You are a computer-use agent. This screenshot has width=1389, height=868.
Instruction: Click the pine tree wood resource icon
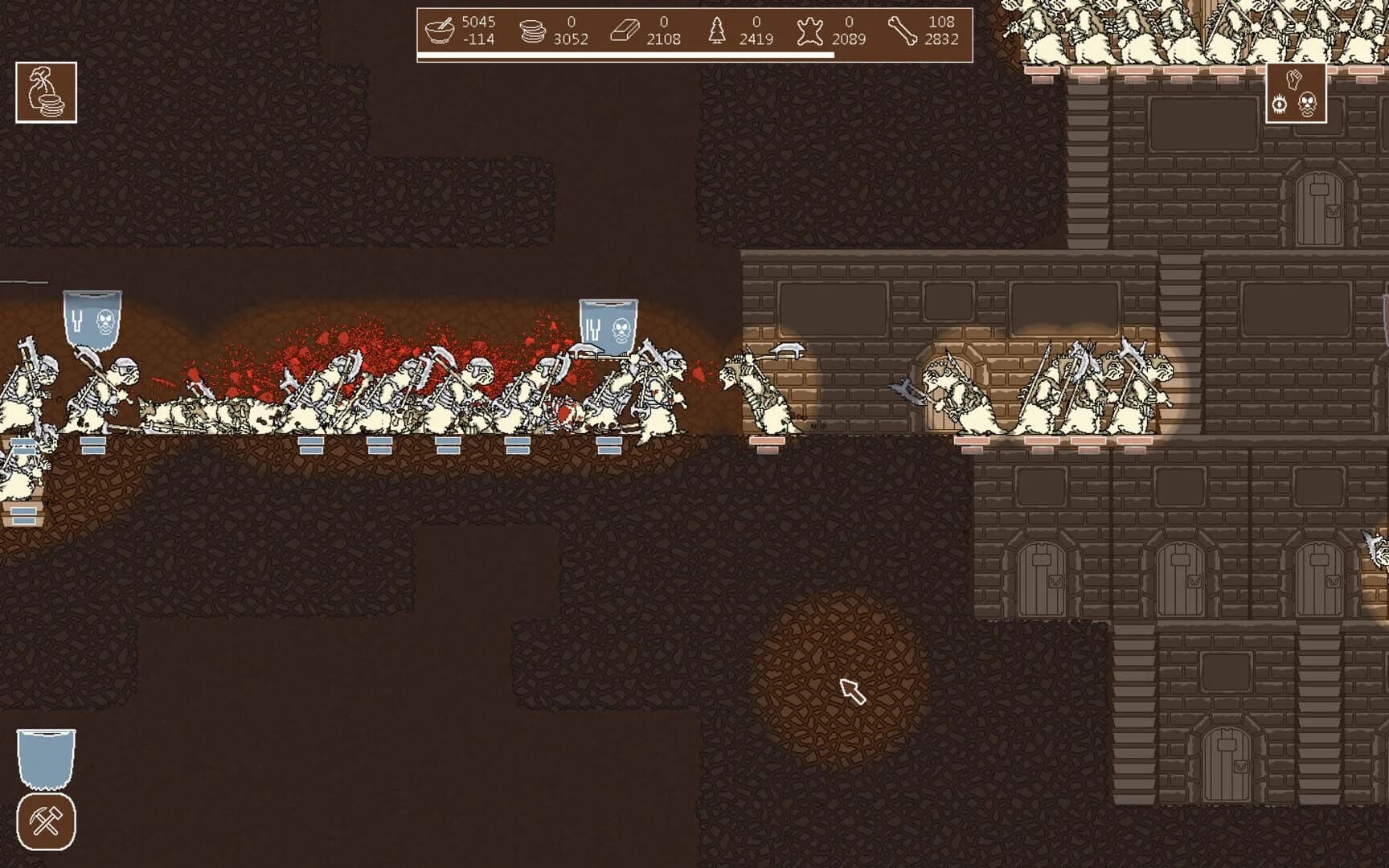point(718,32)
